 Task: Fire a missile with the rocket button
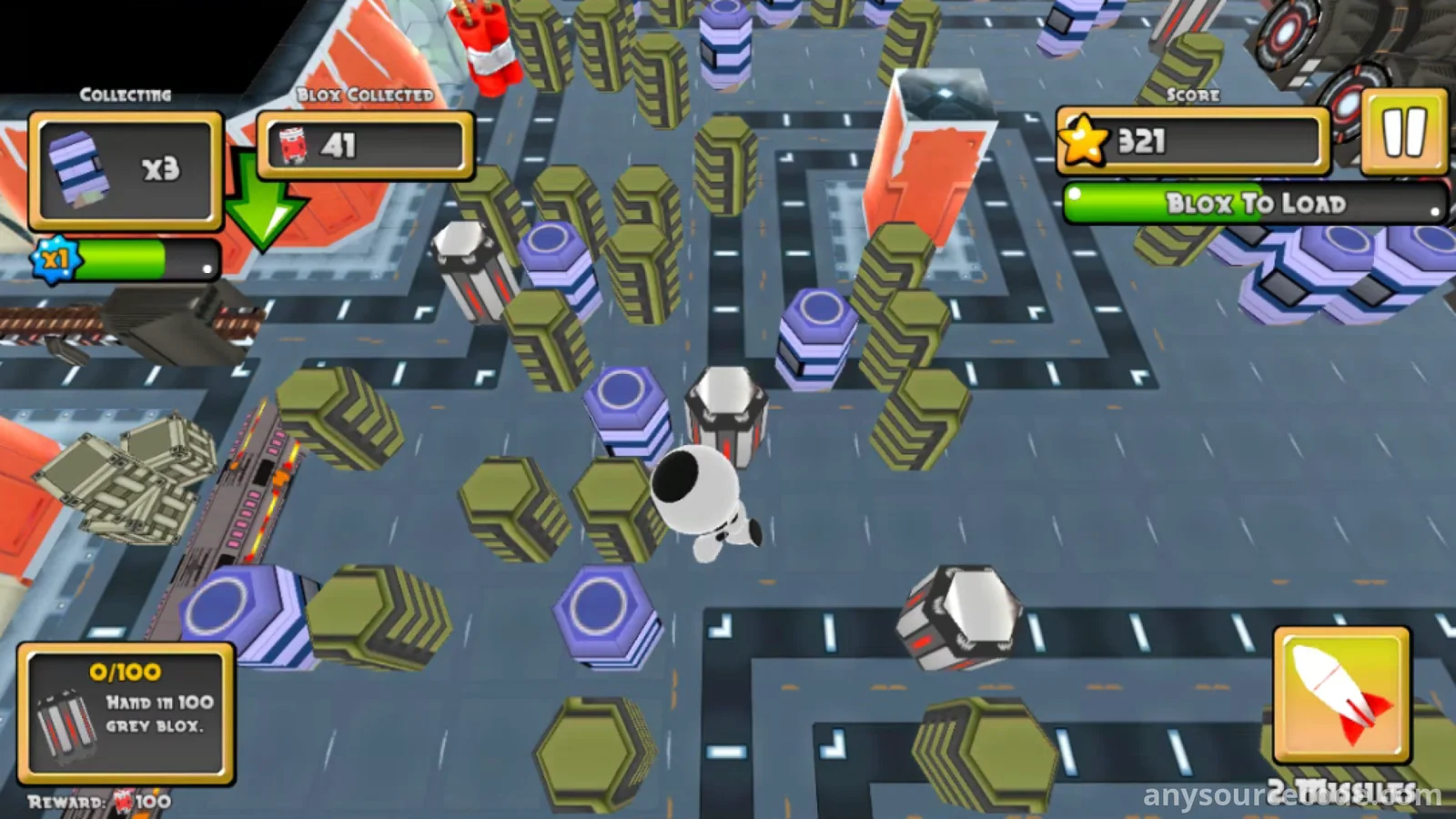click(1341, 695)
